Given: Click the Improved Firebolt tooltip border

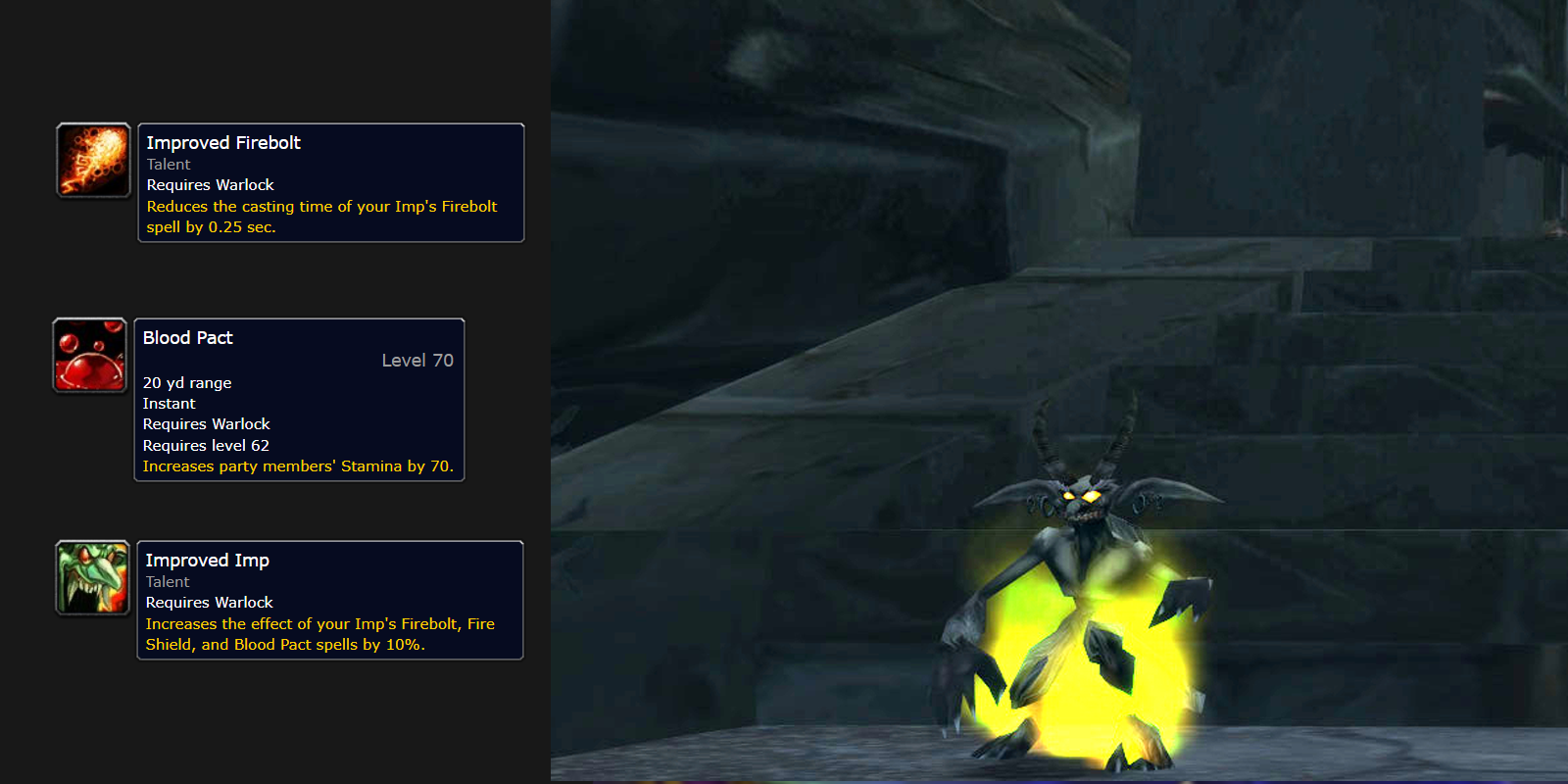Looking at the screenshot, I should [331, 123].
